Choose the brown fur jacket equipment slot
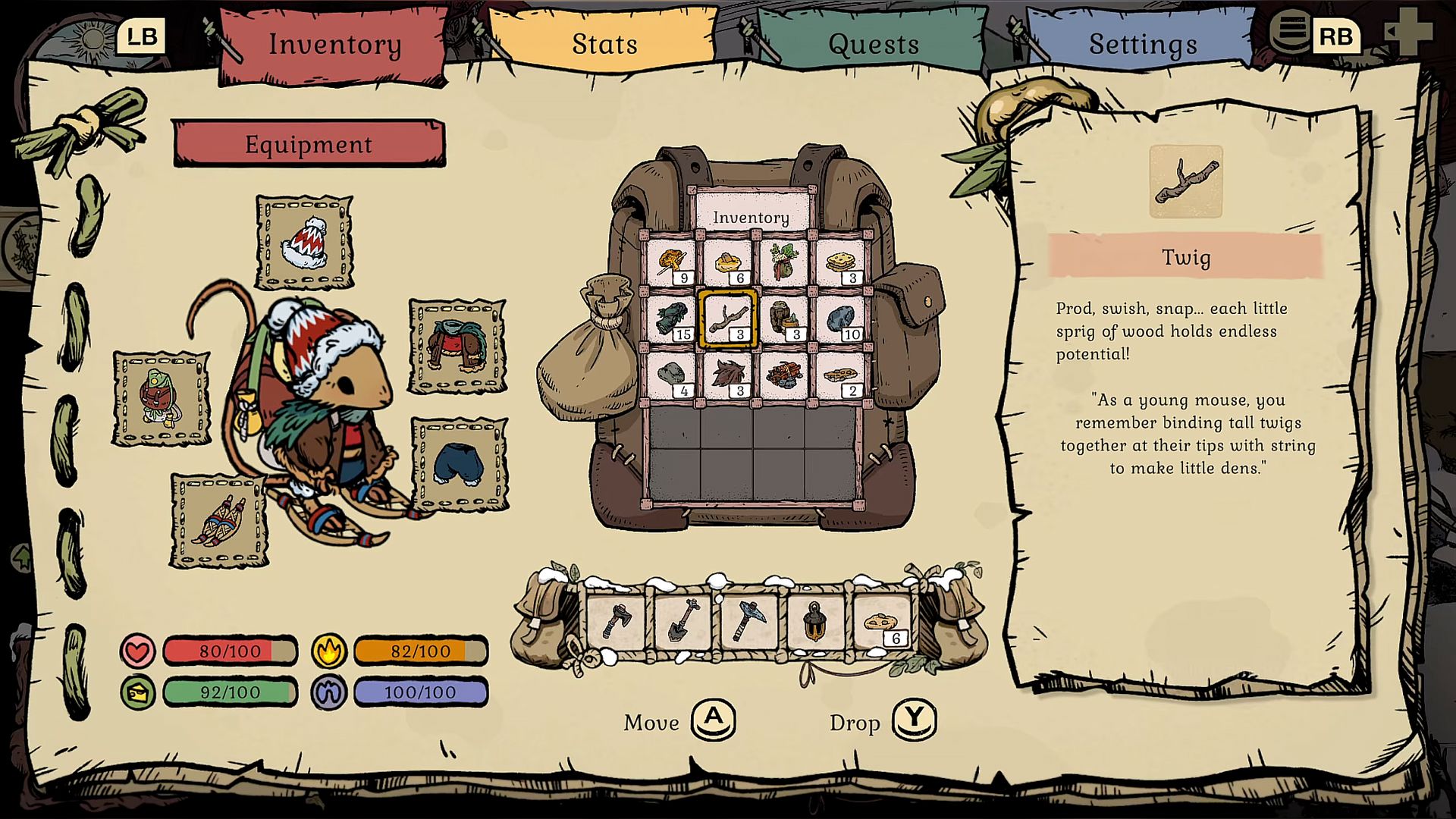 coord(457,346)
